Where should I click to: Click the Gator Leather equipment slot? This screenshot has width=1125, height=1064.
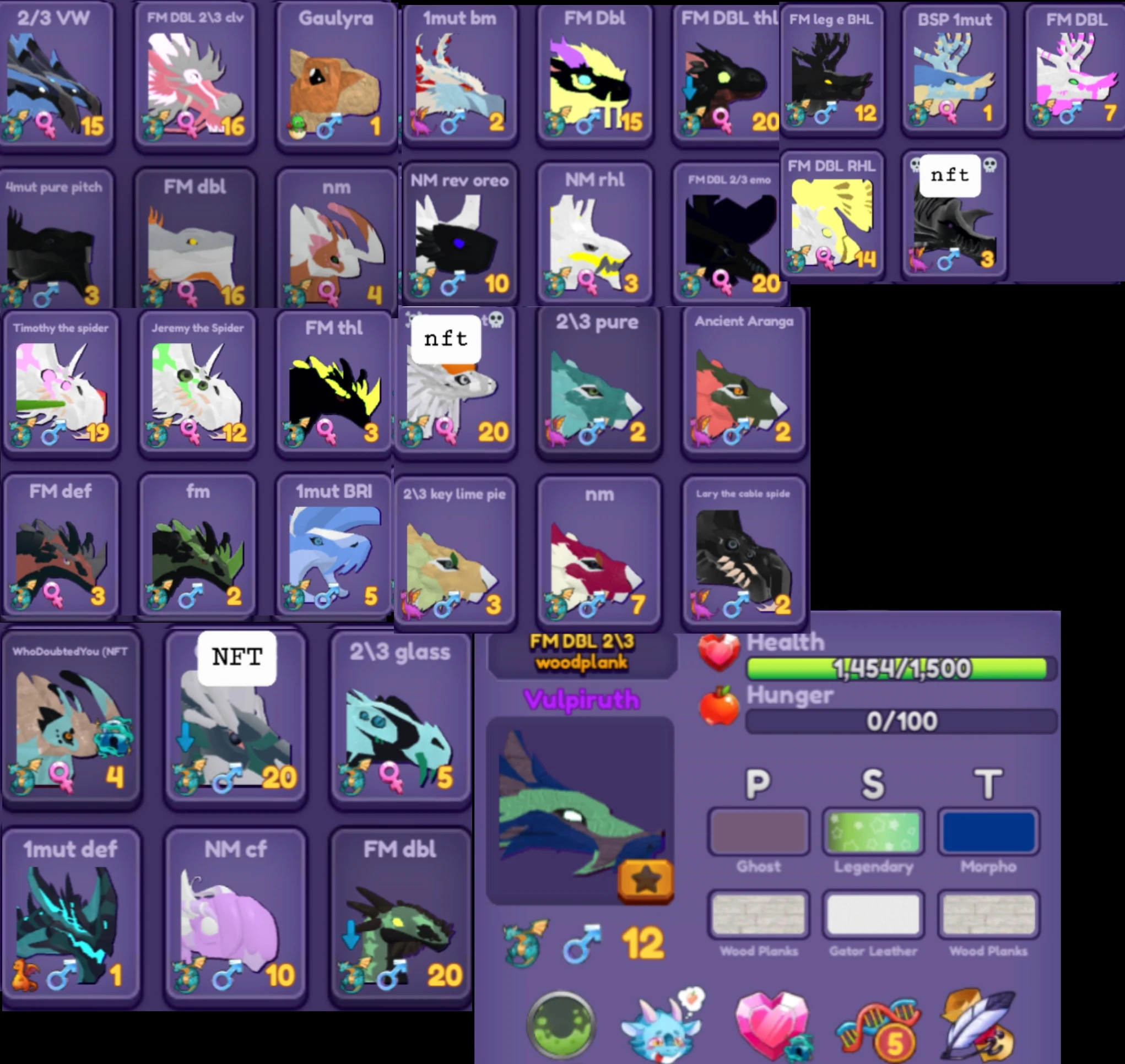click(x=874, y=913)
